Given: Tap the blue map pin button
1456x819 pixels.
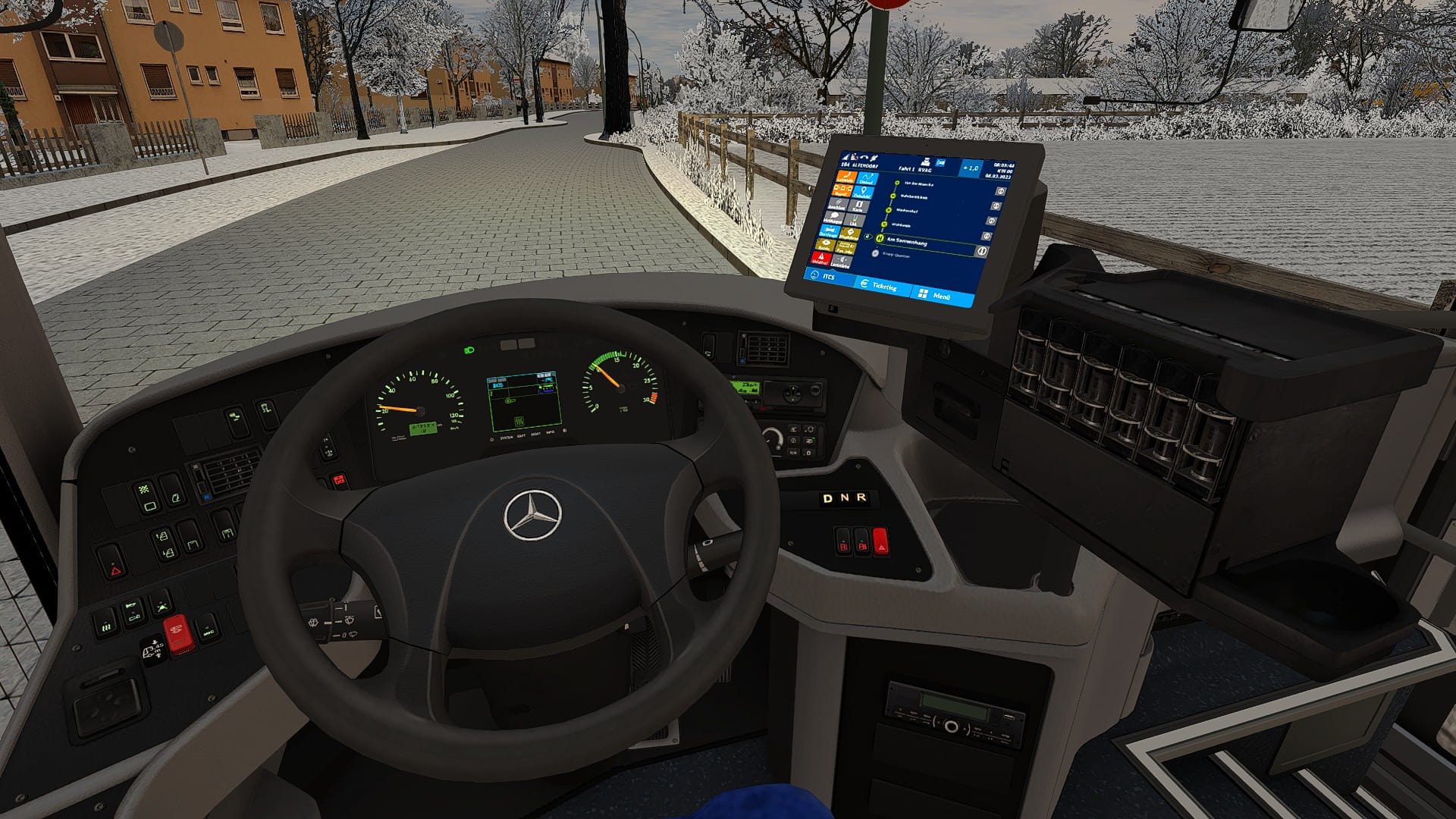Looking at the screenshot, I should [x=863, y=193].
